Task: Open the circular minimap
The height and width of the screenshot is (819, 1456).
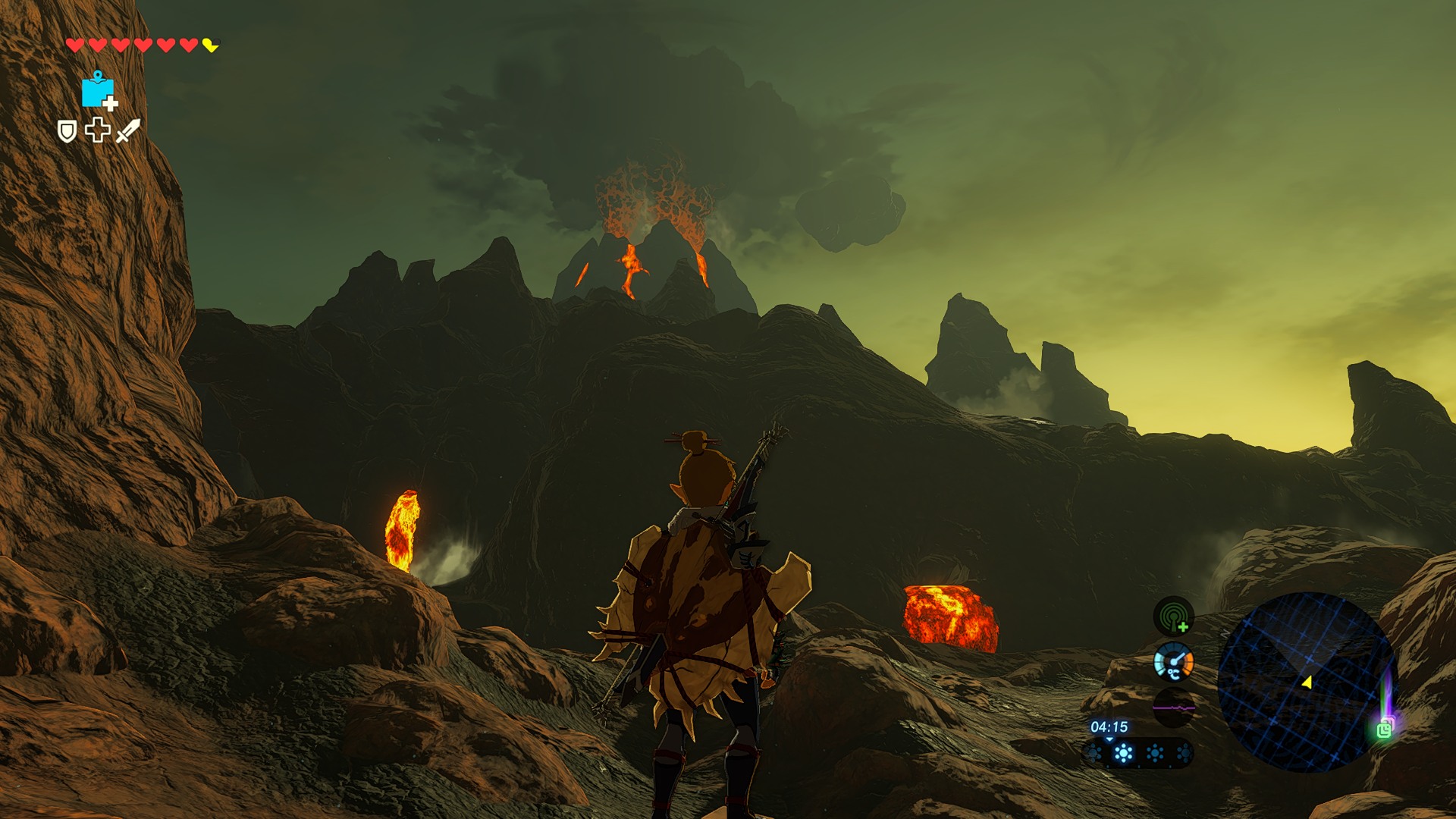Action: [x=1304, y=681]
